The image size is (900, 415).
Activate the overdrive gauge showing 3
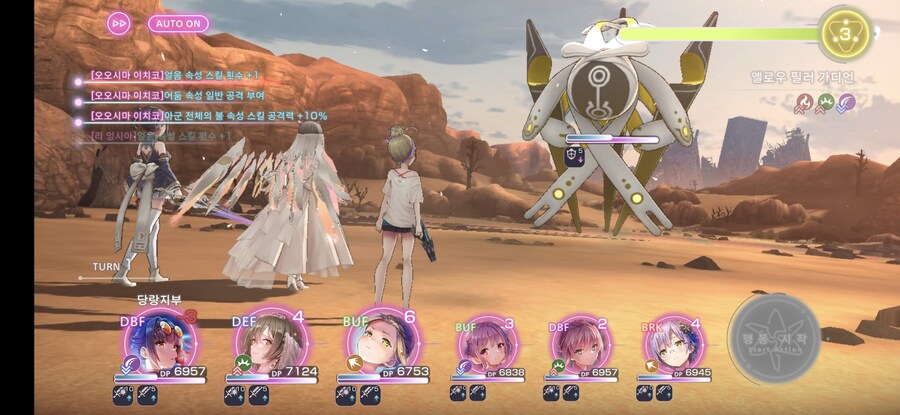[844, 33]
